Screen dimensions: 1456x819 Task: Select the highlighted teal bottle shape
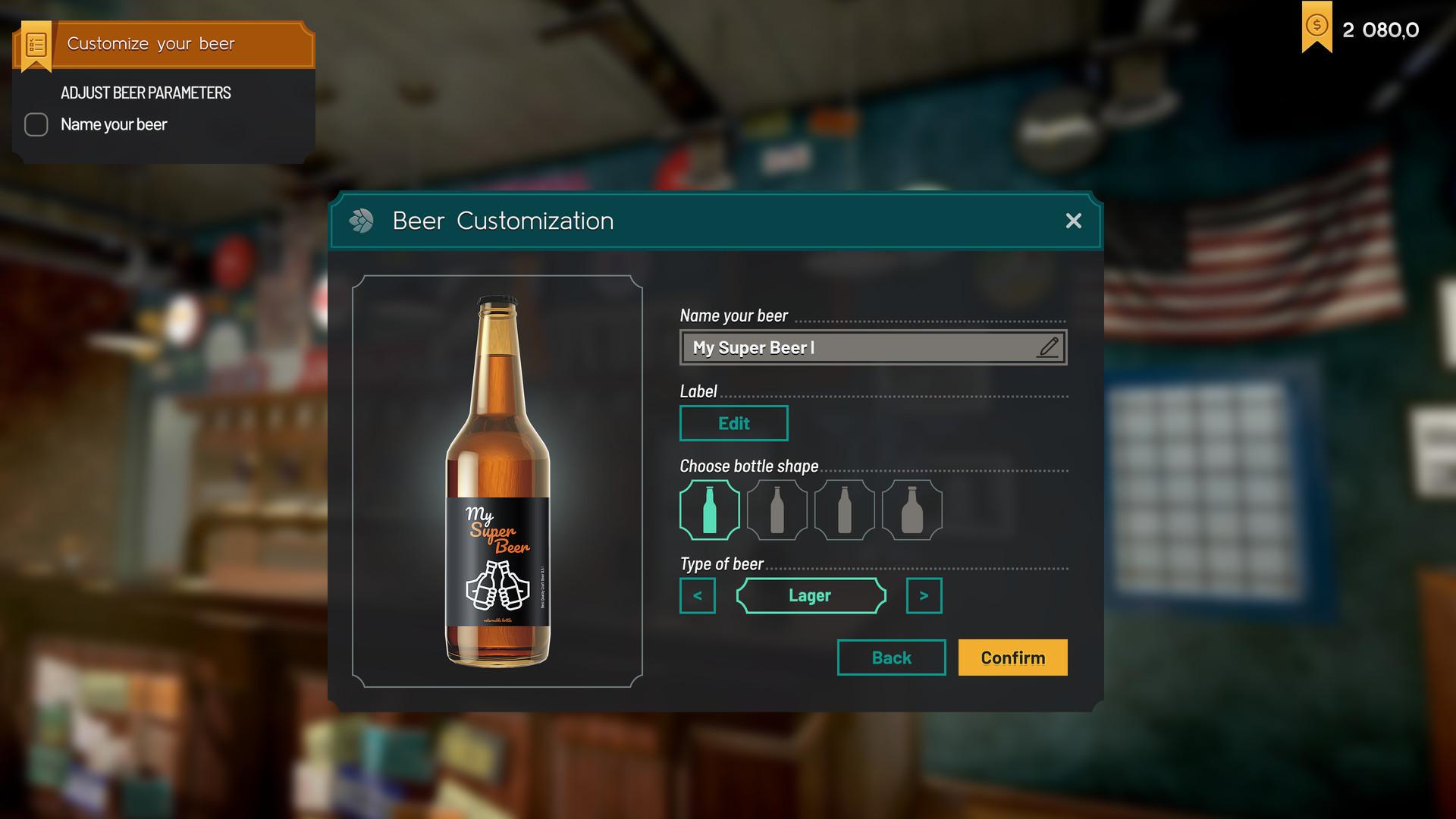coord(710,510)
